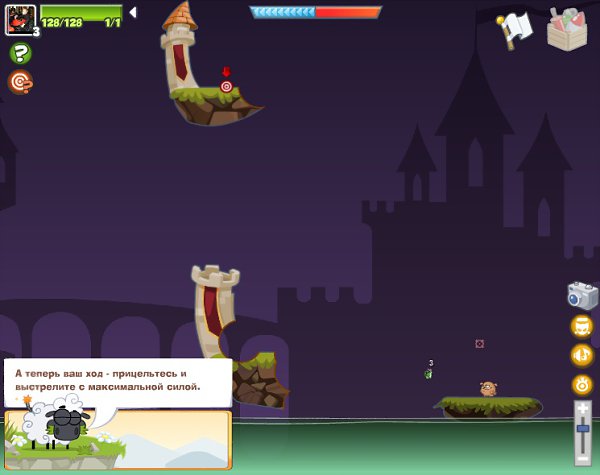Viewport: 600px width, 475px height.
Task: Click the blue zoom slider handle
Action: 583,428
